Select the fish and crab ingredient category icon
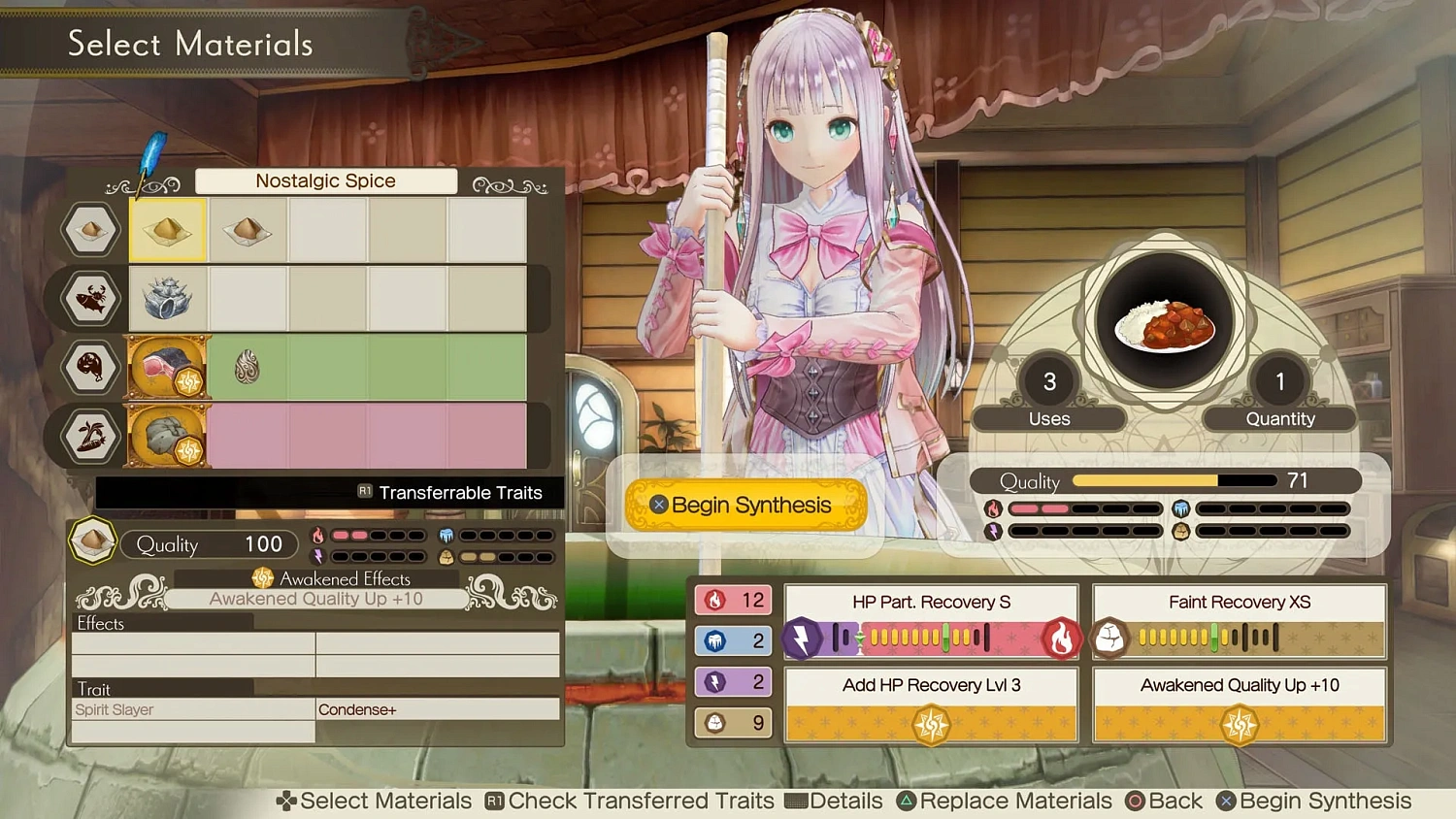1456x819 pixels. (91, 299)
